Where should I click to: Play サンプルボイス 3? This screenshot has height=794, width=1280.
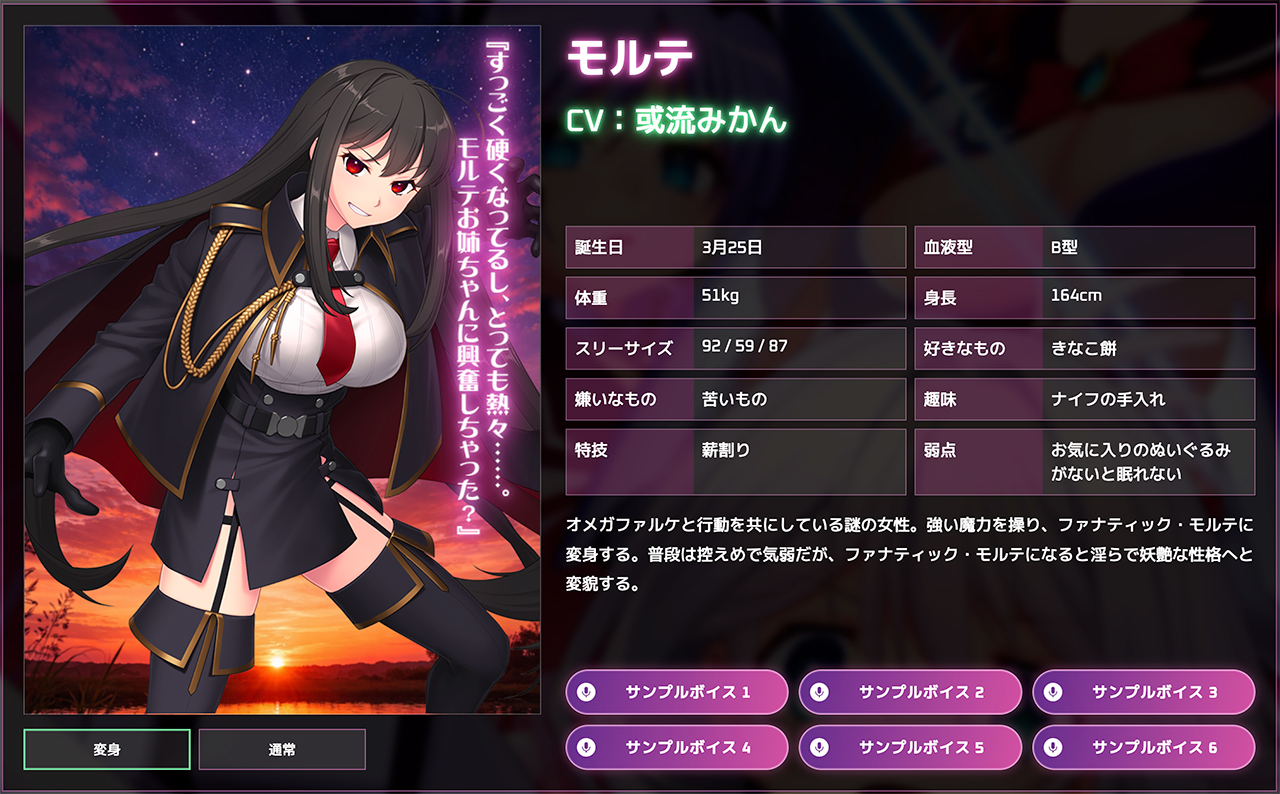(x=1143, y=692)
